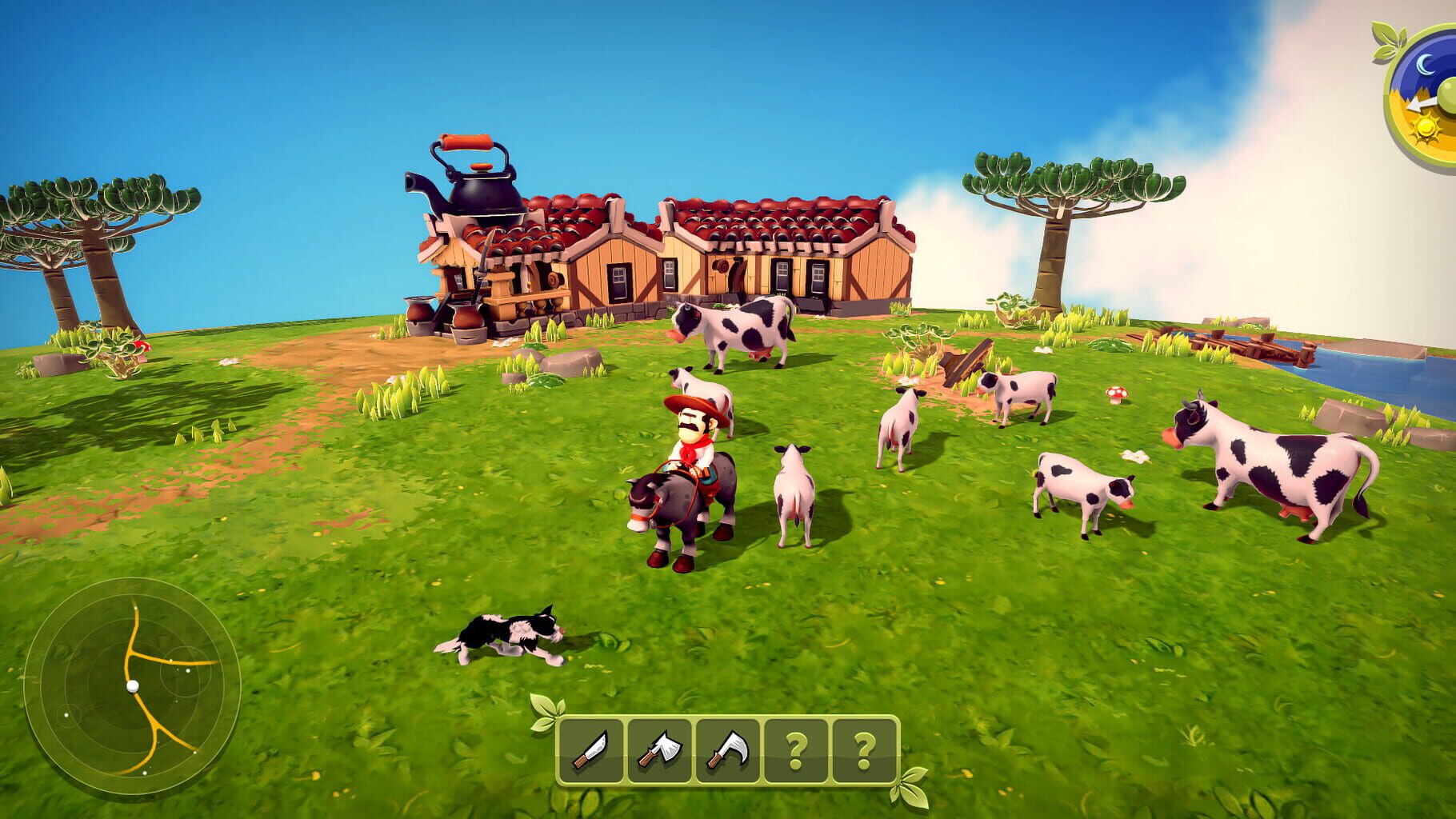Click the arrow hand on the time dial

pos(1418,104)
